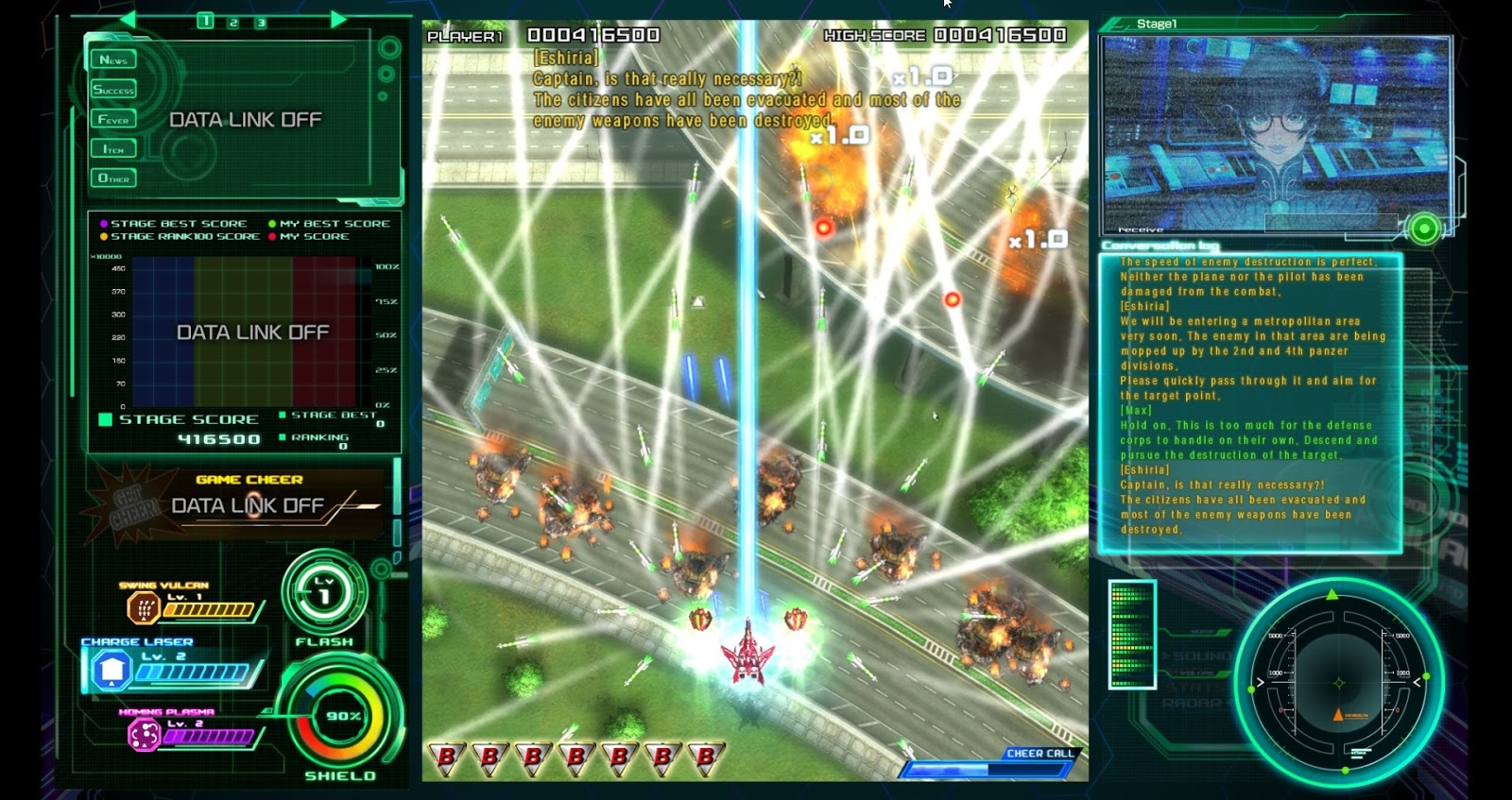Open the Conversation log panel header

coord(1160,244)
